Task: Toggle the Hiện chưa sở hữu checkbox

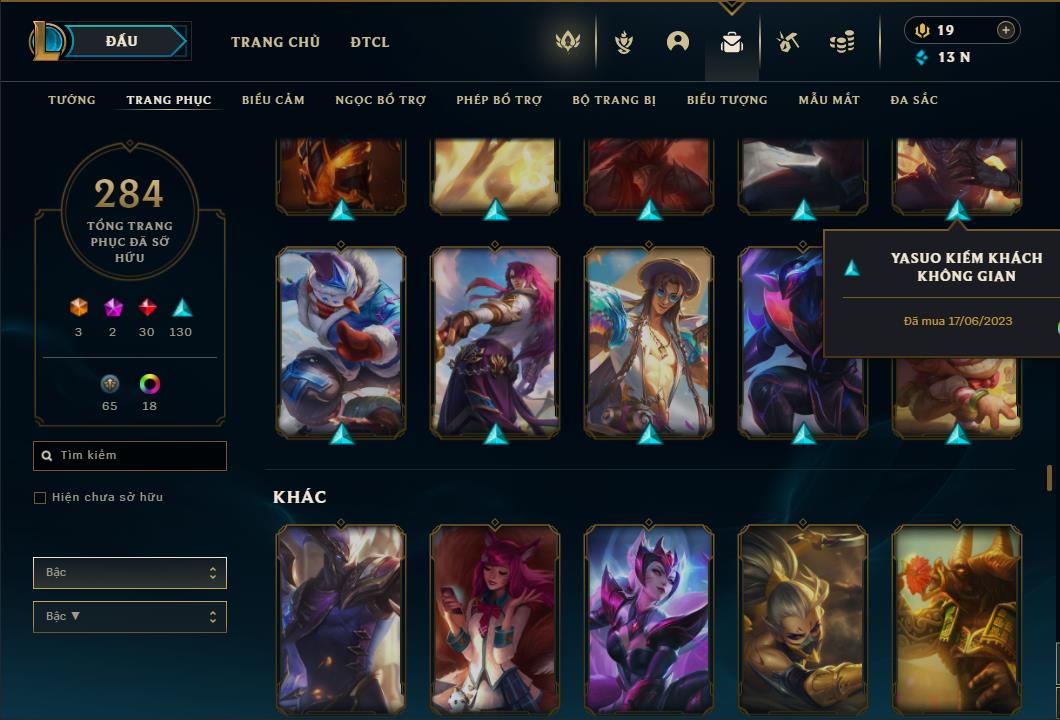Action: click(x=40, y=498)
